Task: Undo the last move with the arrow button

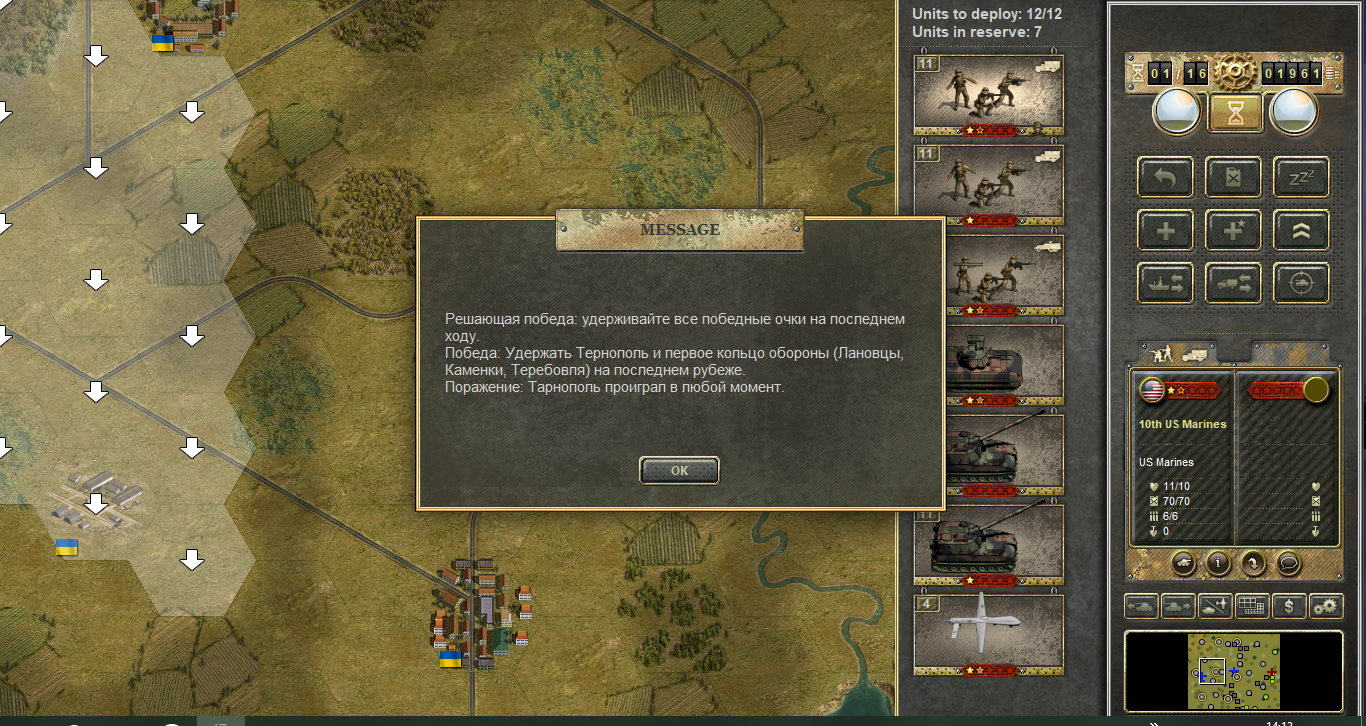Action: [1165, 177]
